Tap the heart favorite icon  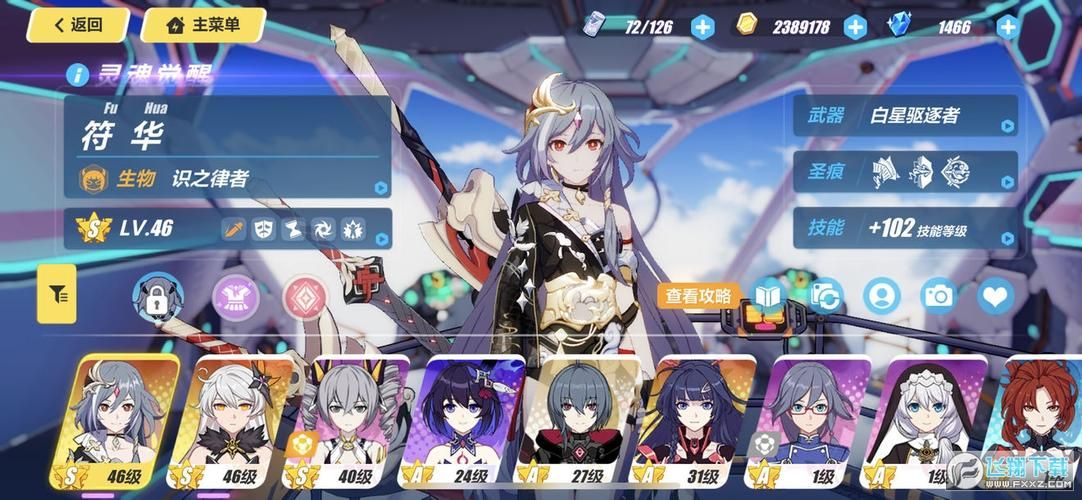[x=996, y=295]
